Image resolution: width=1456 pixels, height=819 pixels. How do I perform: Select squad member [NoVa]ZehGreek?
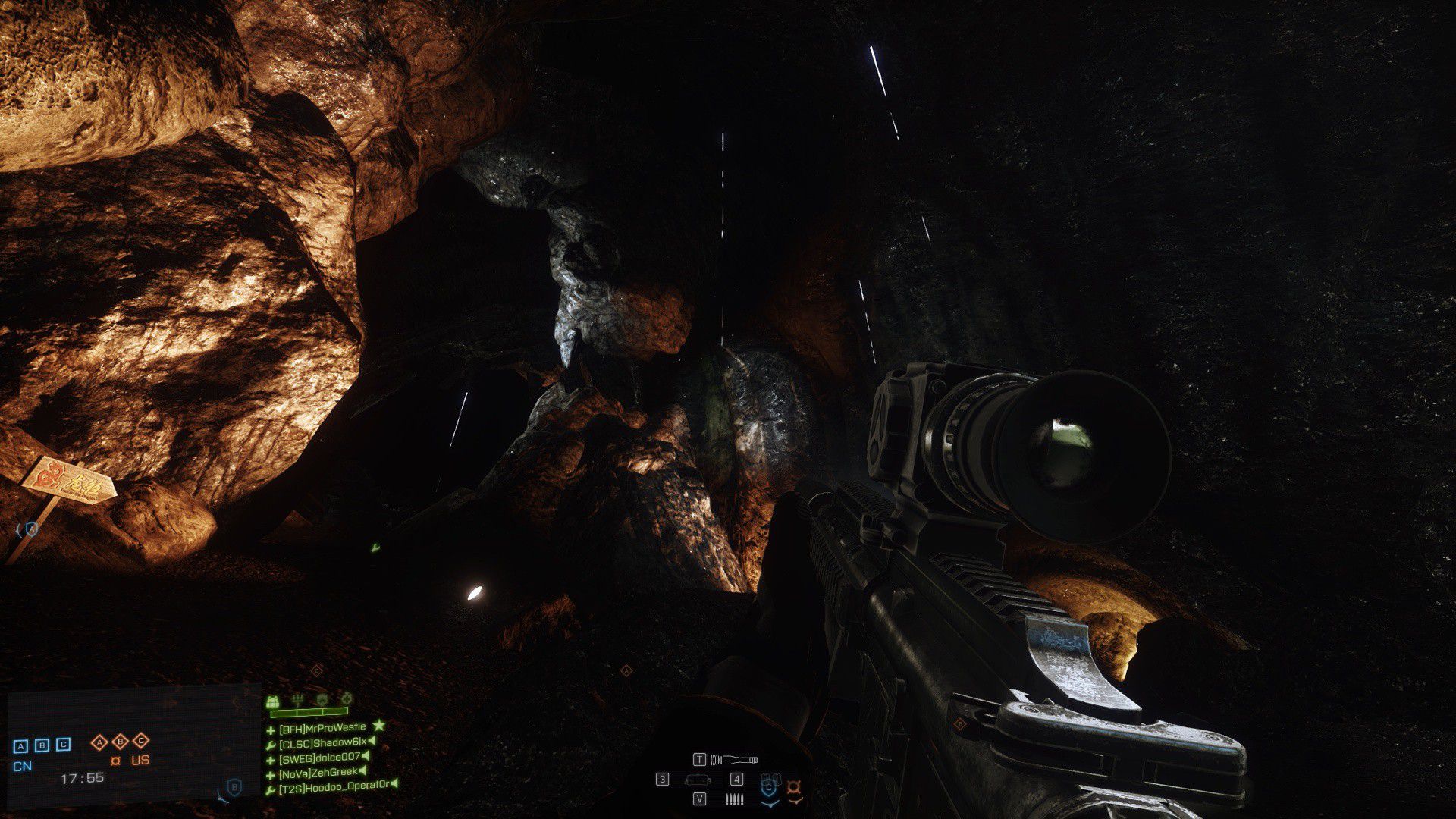318,772
